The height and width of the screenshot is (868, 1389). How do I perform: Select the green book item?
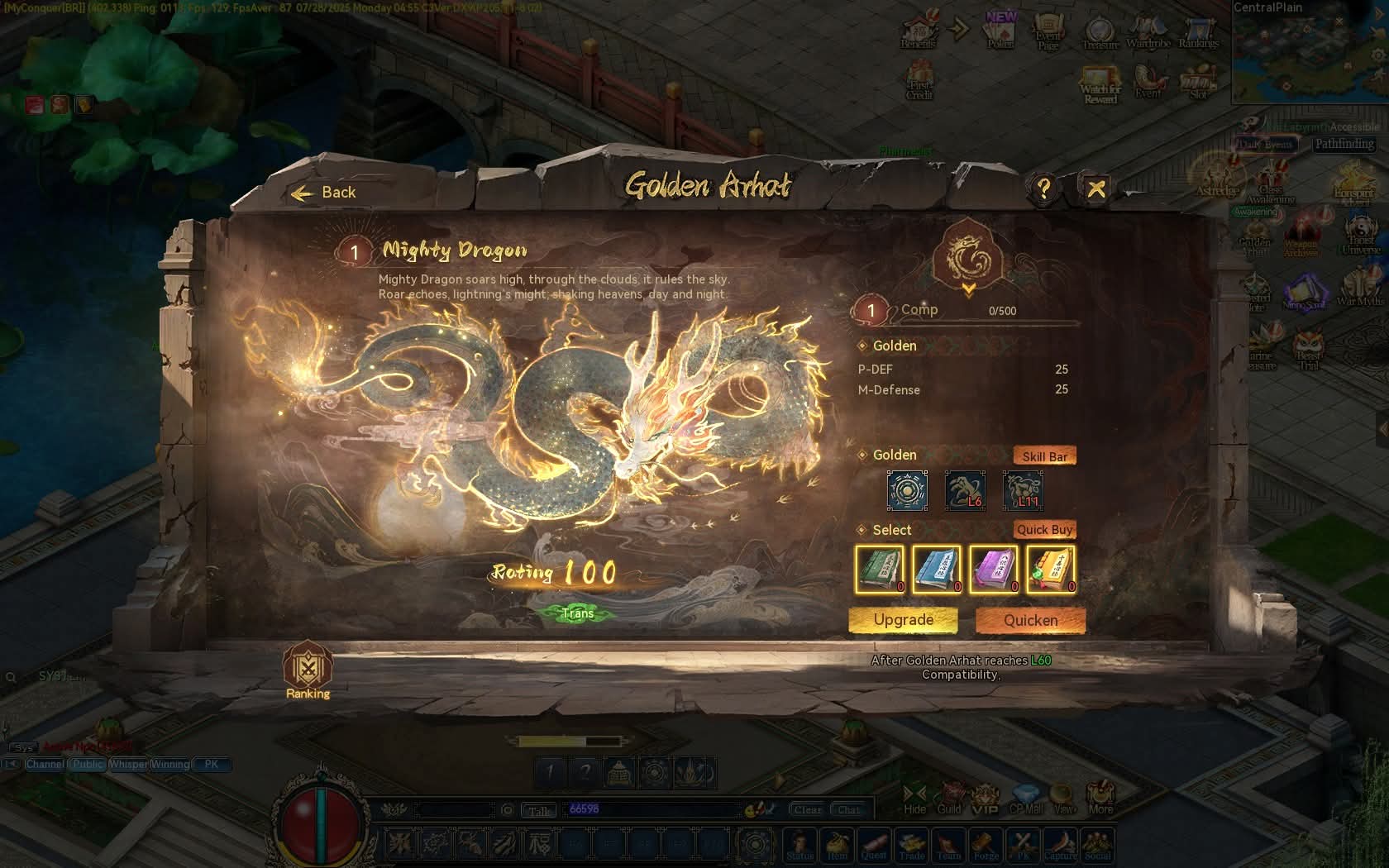[x=880, y=569]
